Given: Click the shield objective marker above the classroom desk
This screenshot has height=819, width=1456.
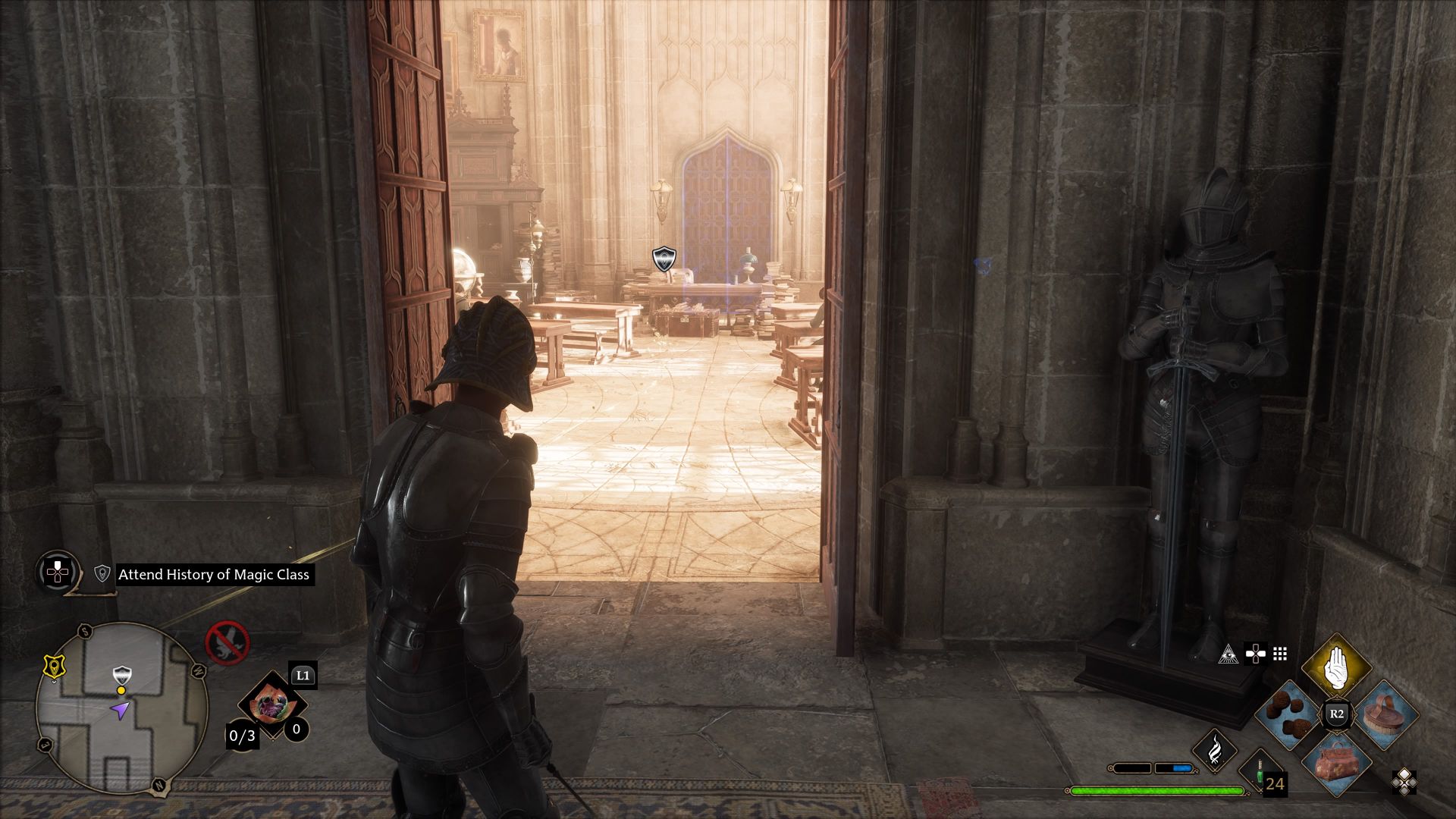Looking at the screenshot, I should 664,259.
